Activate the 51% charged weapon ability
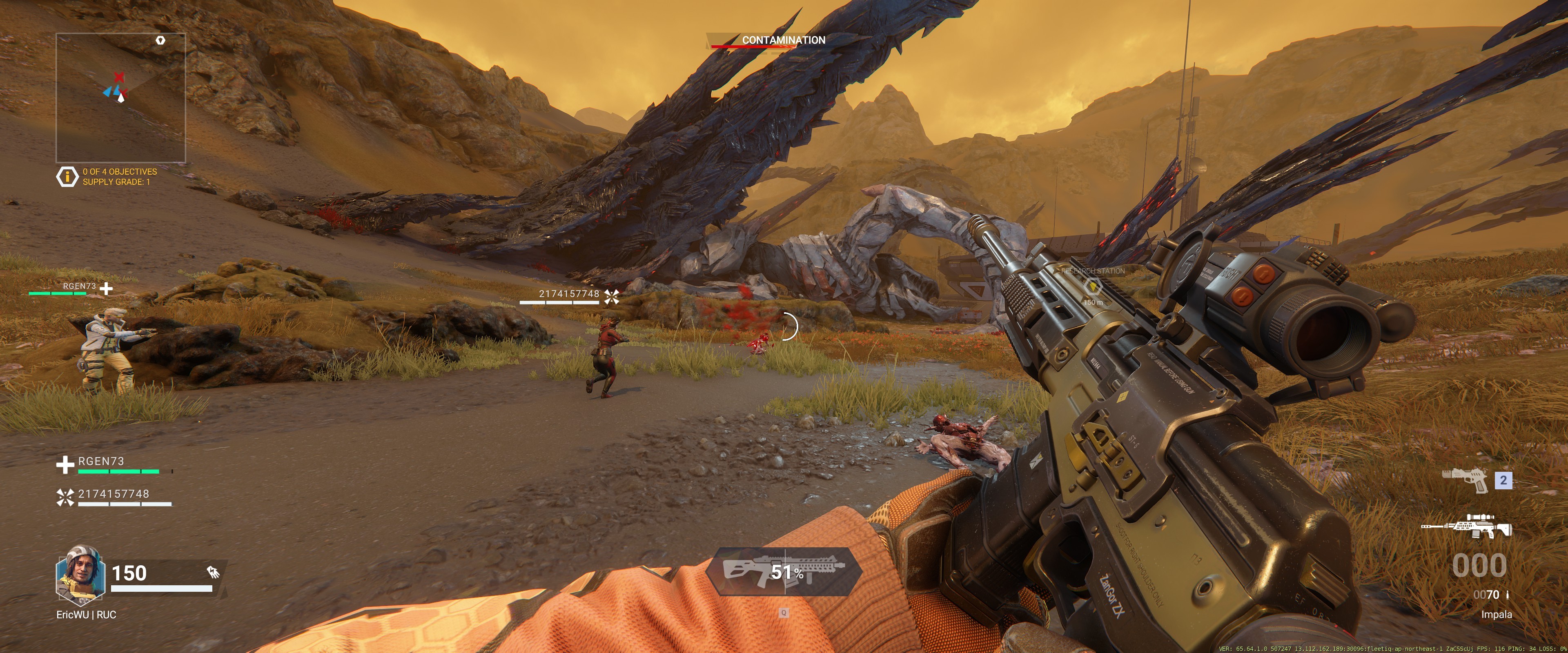This screenshot has height=653, width=1568. pyautogui.click(x=784, y=571)
